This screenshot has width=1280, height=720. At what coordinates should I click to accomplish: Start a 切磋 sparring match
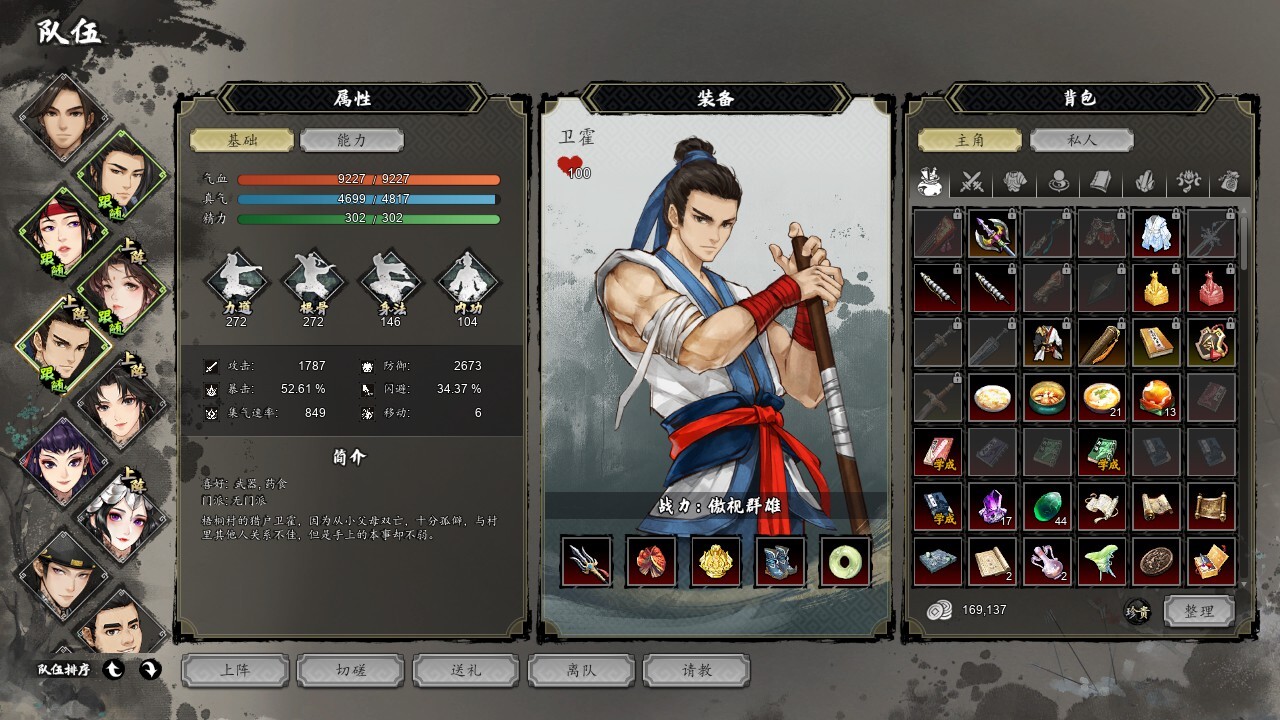351,670
